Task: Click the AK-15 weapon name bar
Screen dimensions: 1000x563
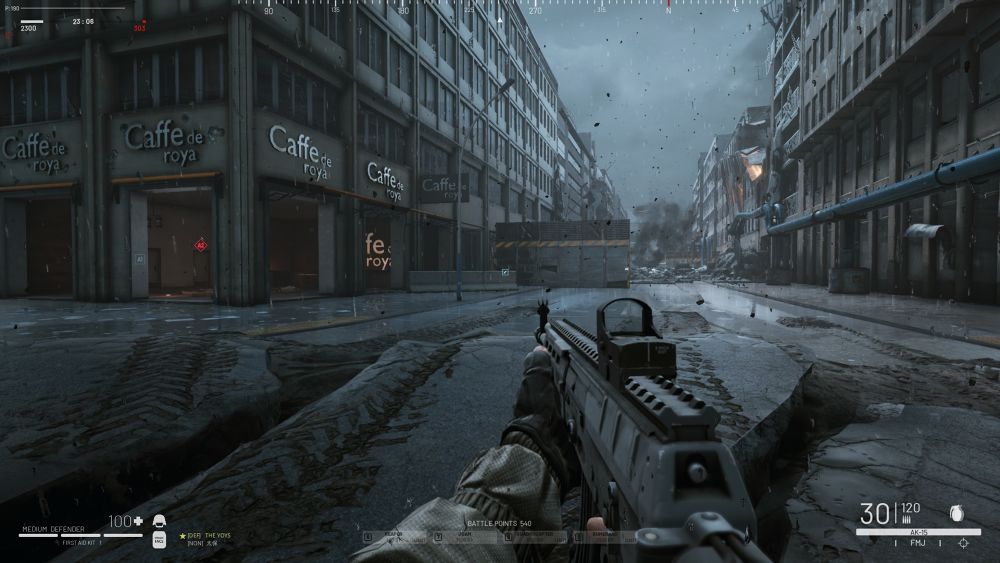Action: point(917,532)
